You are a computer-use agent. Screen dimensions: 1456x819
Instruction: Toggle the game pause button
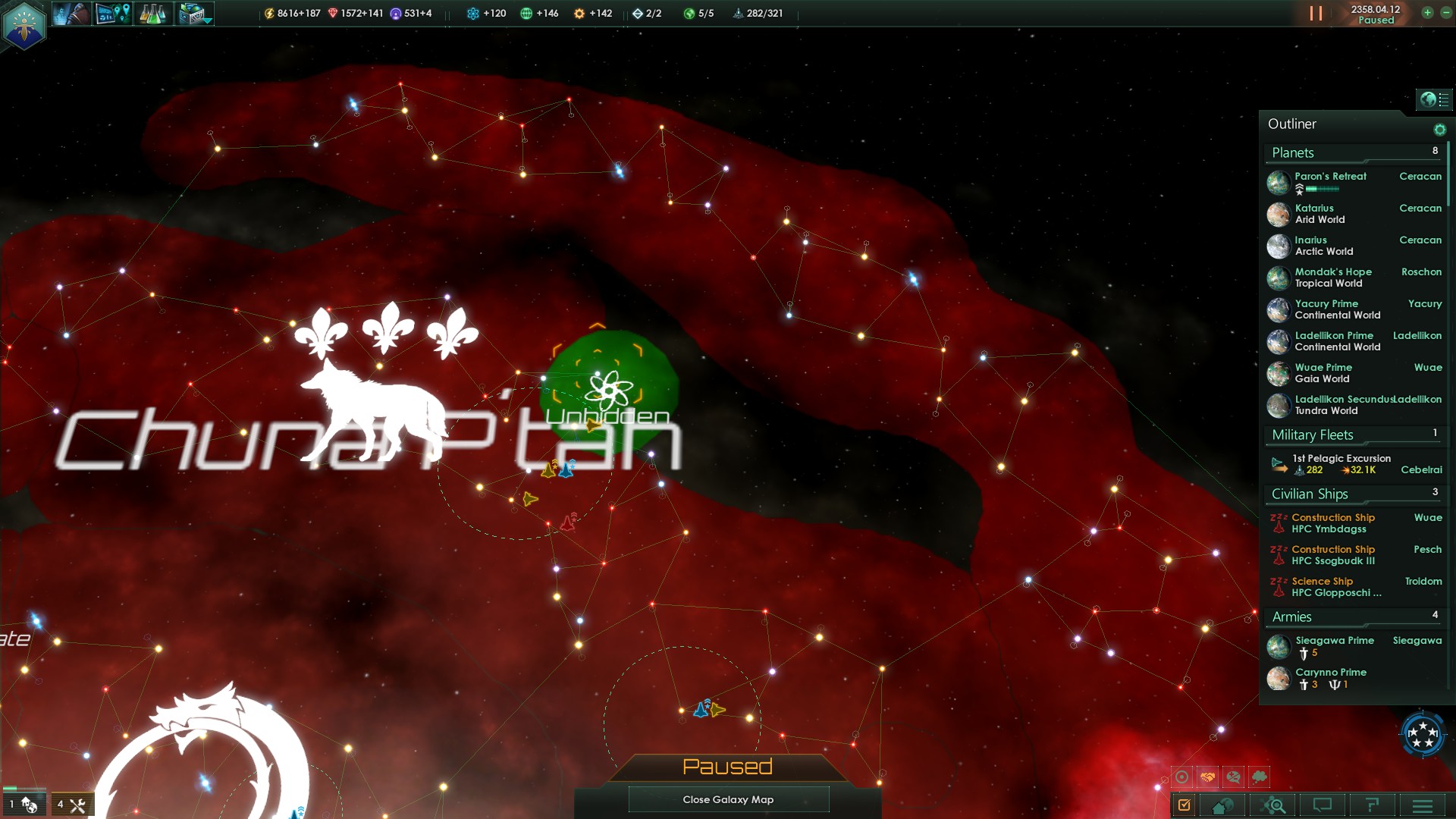click(1316, 14)
